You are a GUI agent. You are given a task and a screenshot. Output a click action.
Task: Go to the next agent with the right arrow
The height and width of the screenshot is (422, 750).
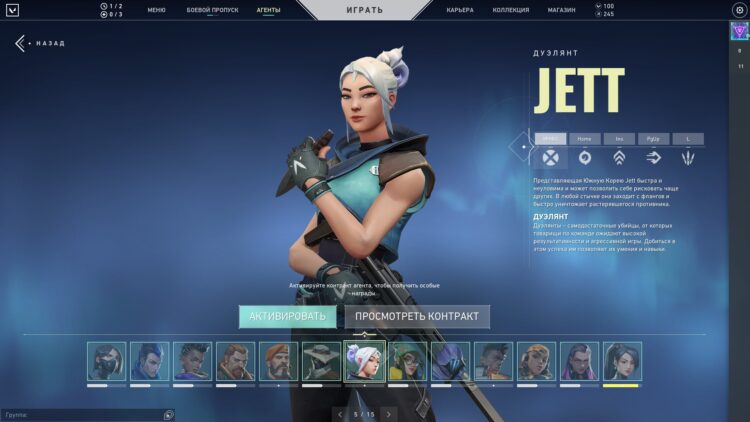pos(389,413)
